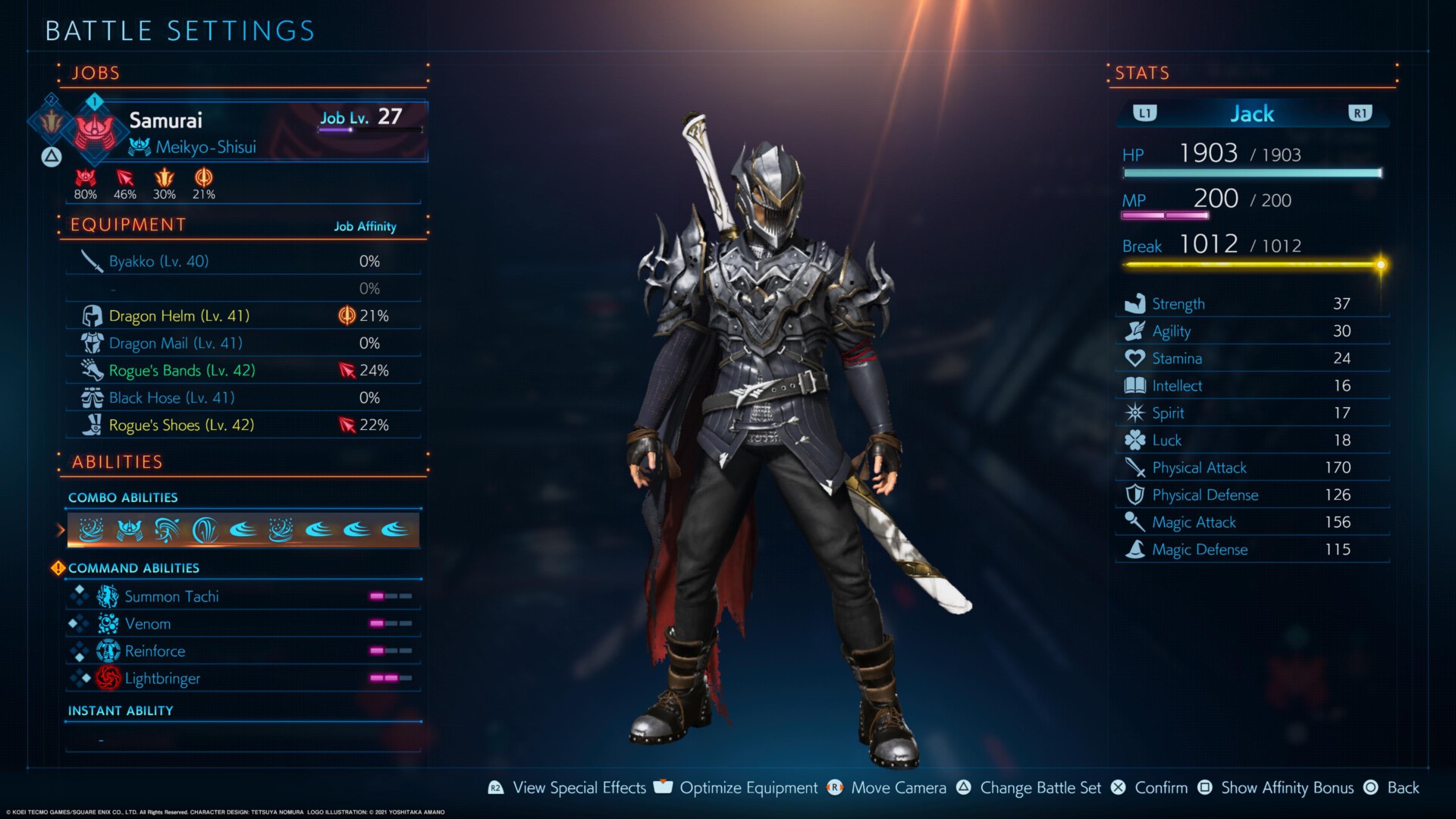1456x819 pixels.
Task: Select the empty shield slot row
Action: [243, 289]
